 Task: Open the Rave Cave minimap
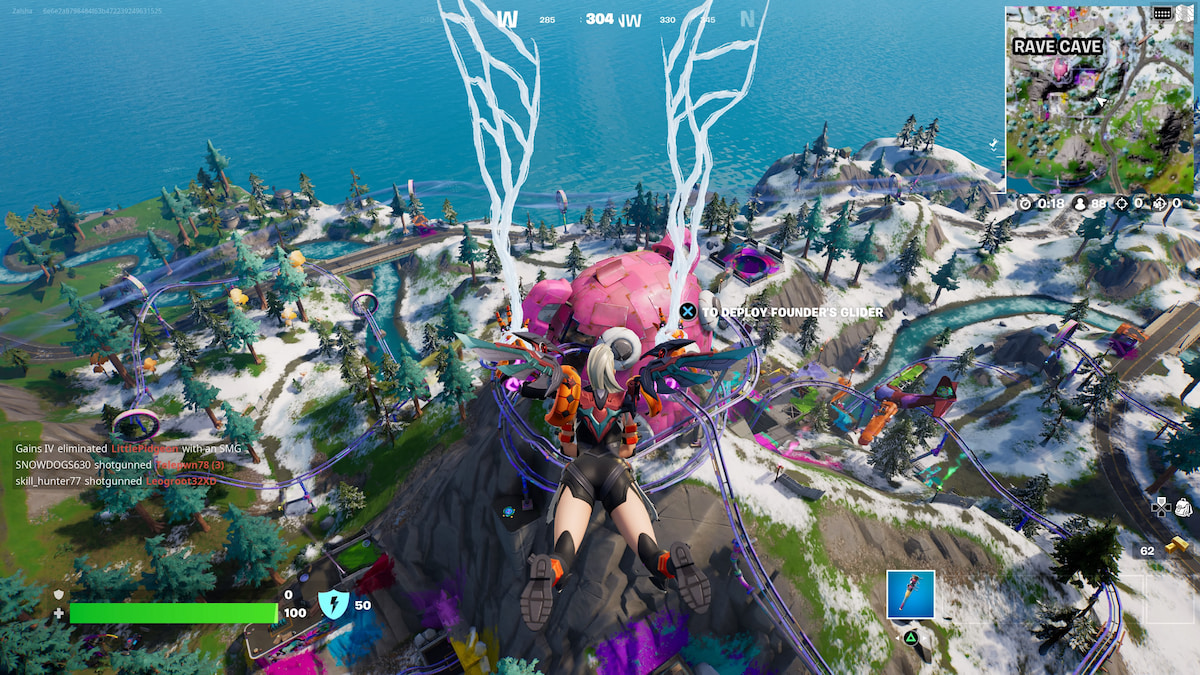(x=1099, y=100)
